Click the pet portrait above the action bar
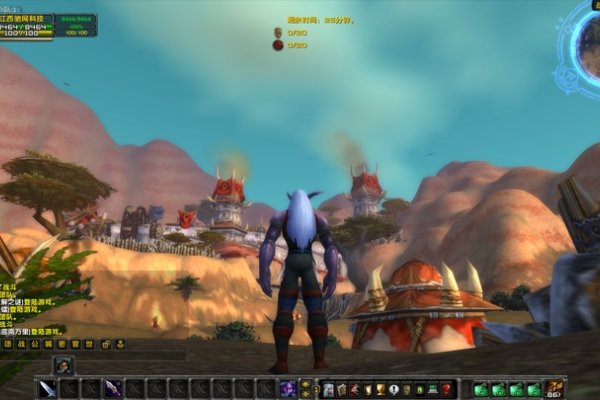This screenshot has width=600, height=400. point(62,366)
